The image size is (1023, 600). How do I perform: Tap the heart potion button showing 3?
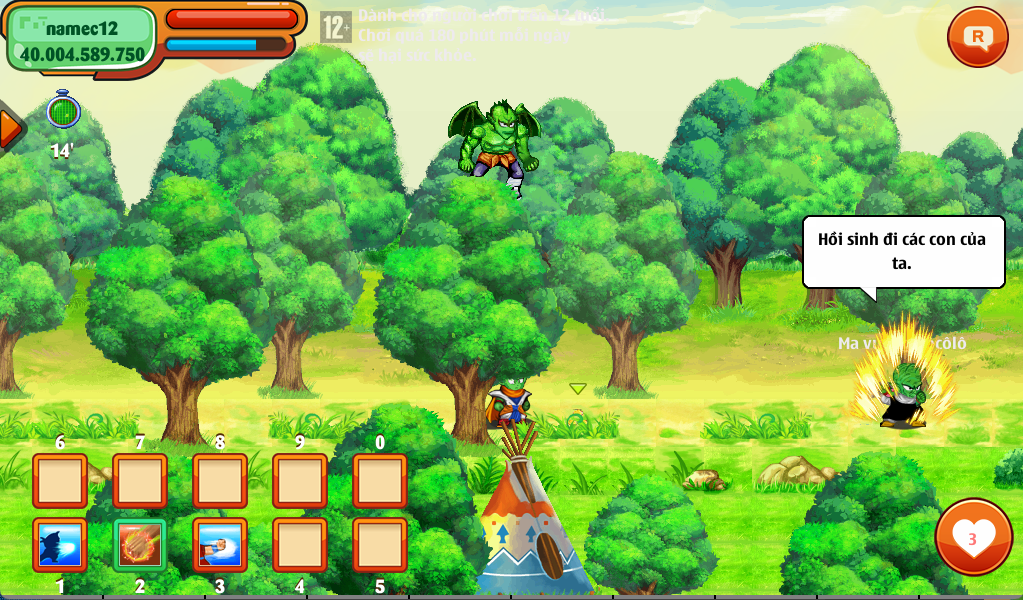(x=972, y=537)
